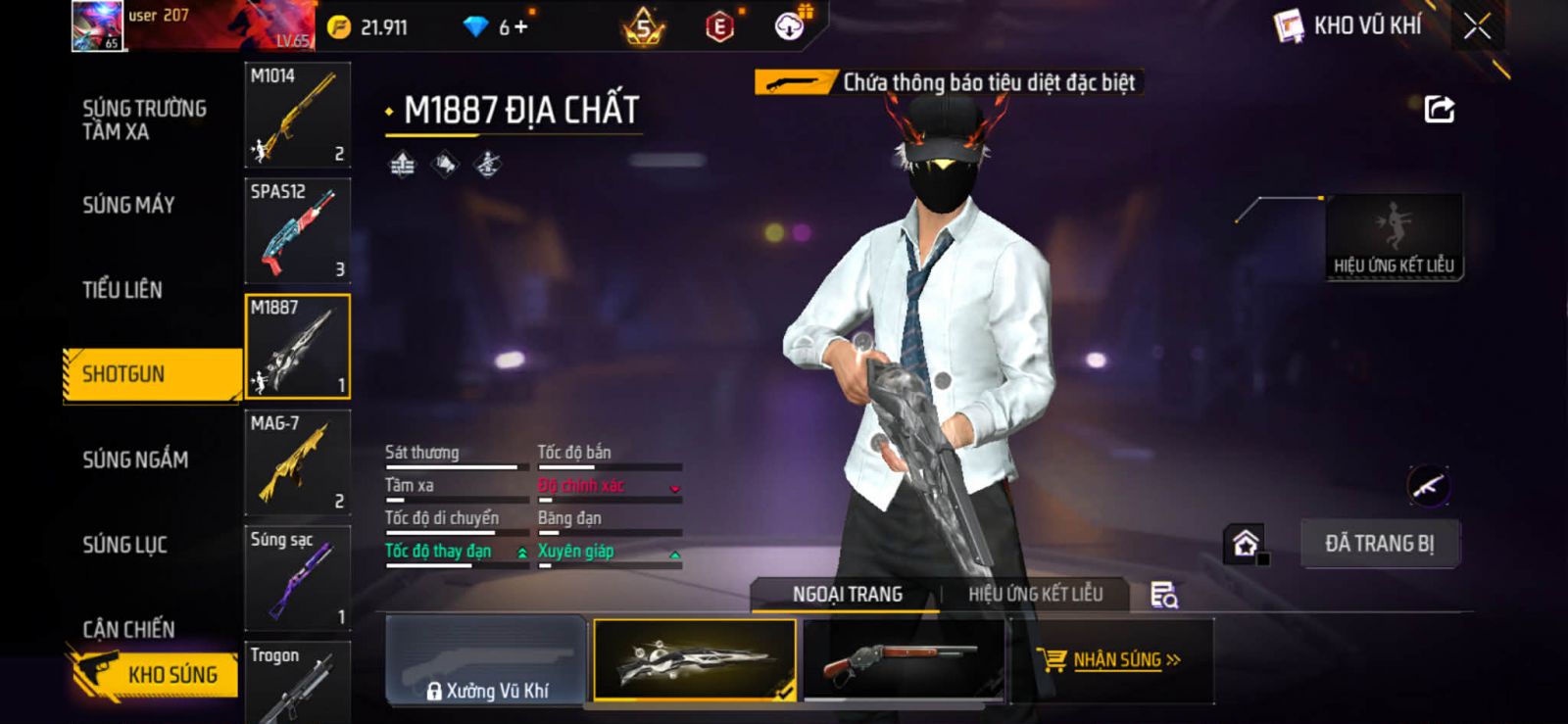
Task: Select the Súng Trường Tấm Xa category
Action: coord(144,120)
